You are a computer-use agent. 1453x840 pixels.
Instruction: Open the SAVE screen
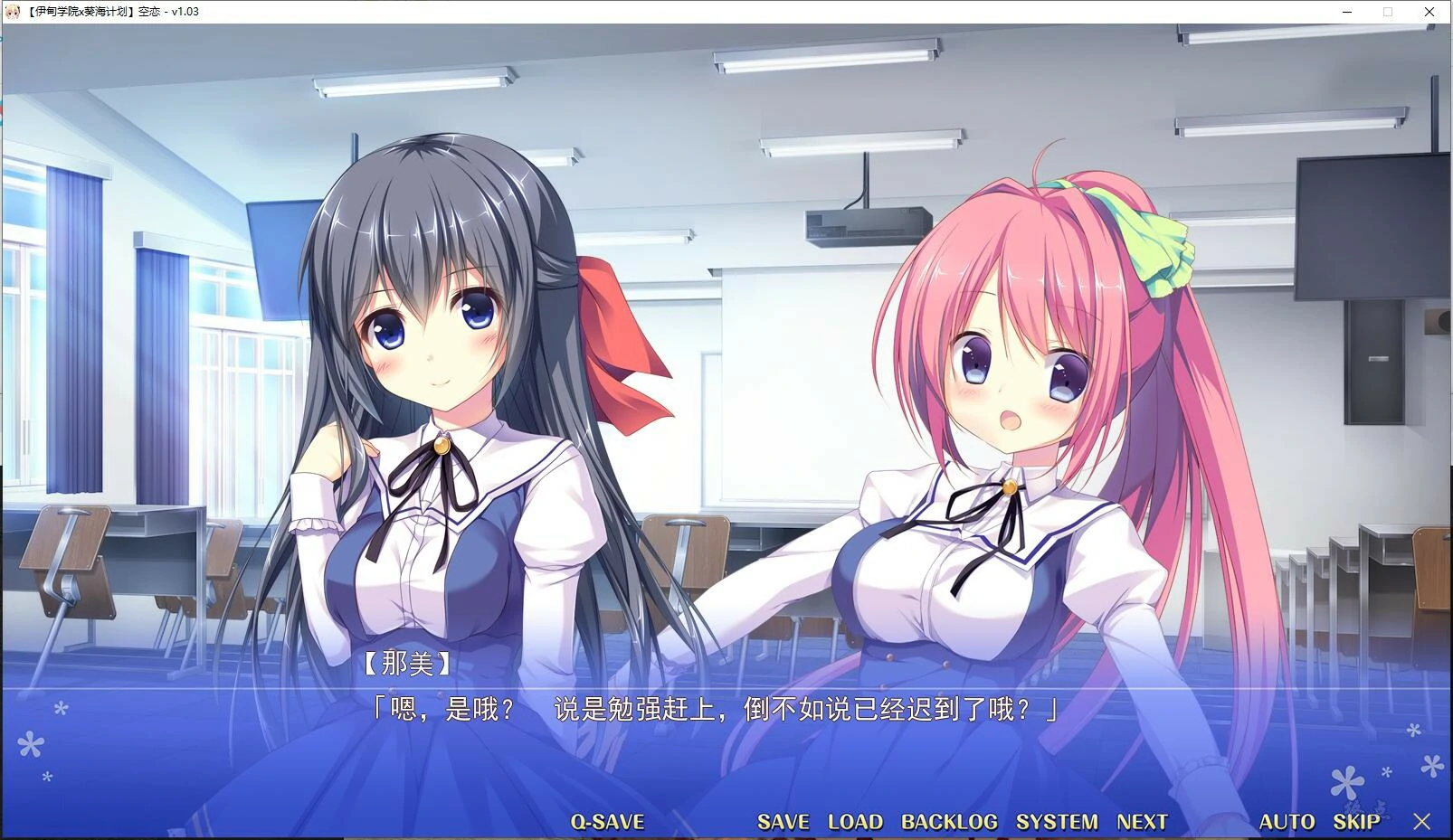pos(783,822)
